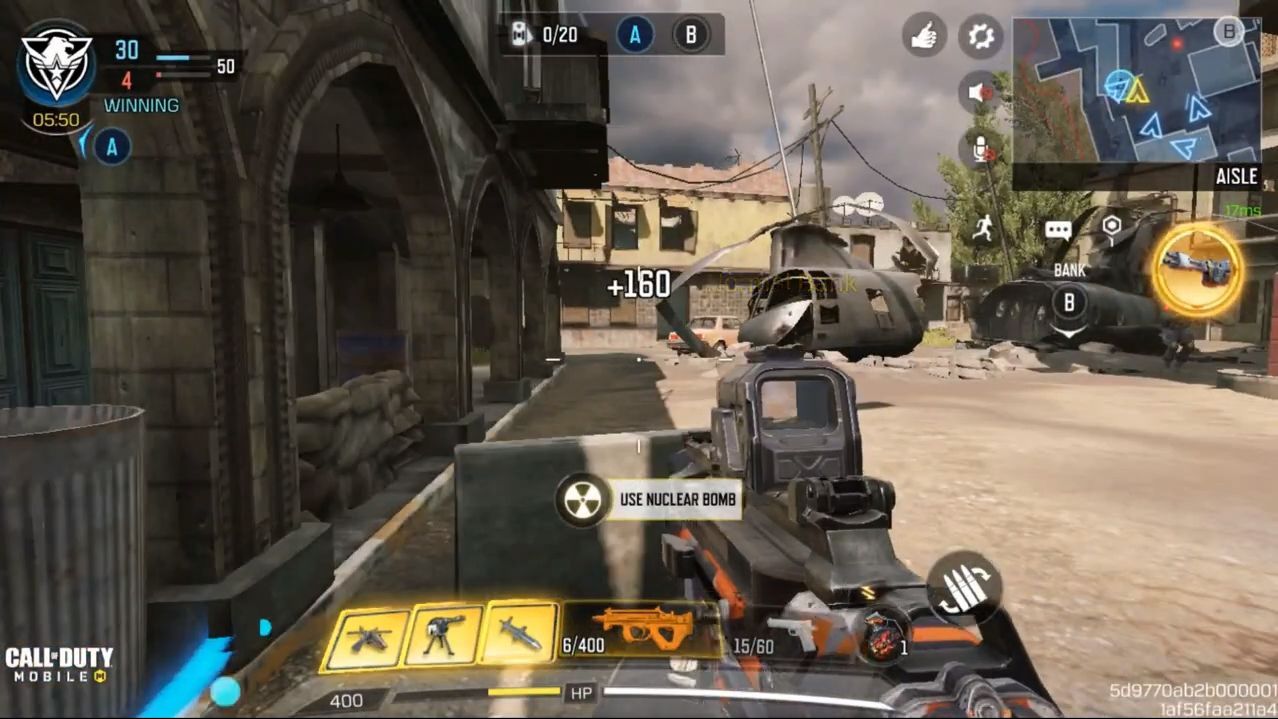The width and height of the screenshot is (1278, 719).
Task: Activate the first scorestreak drone slot
Action: 367,637
